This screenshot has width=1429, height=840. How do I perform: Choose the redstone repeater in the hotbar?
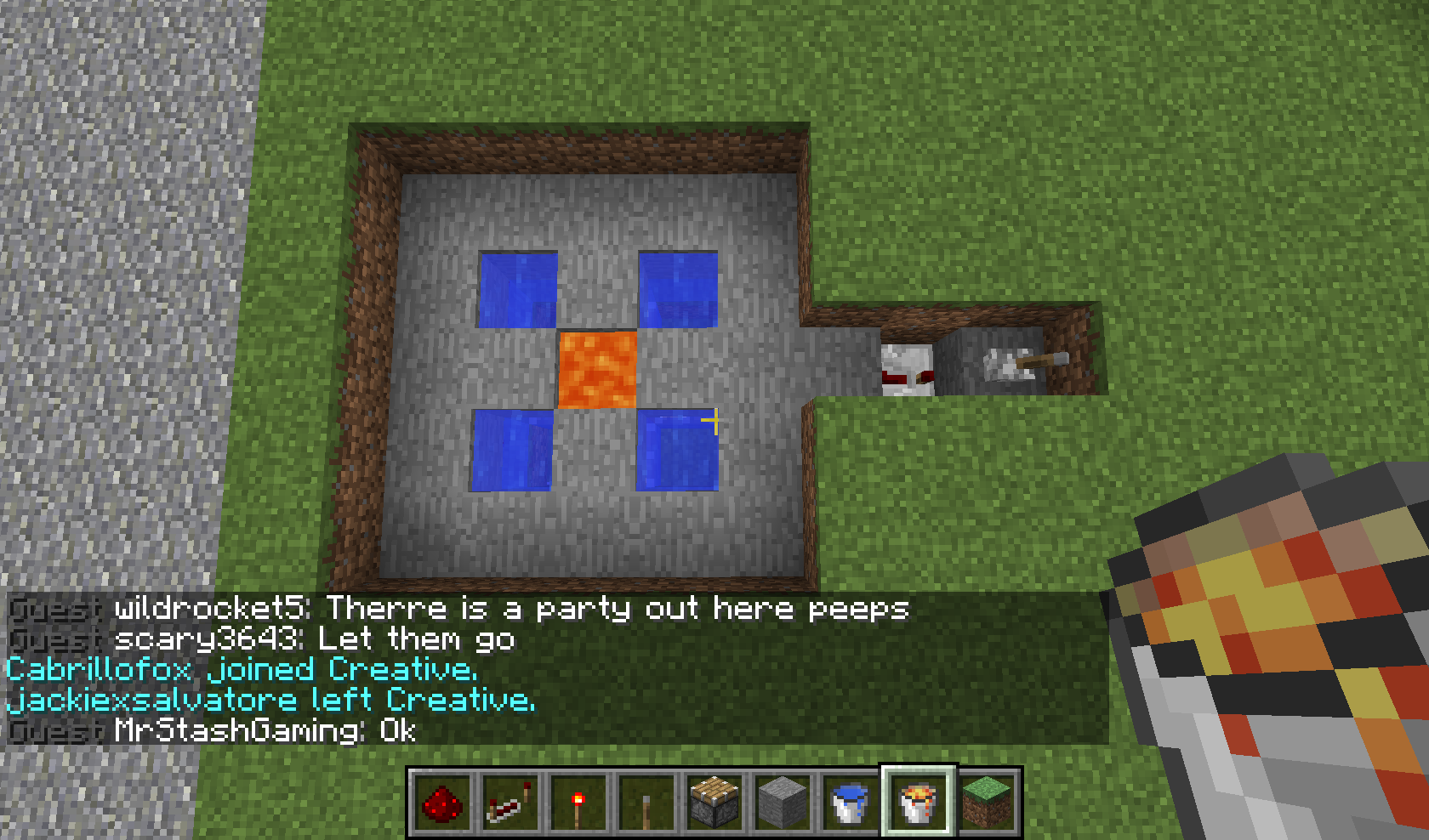pyautogui.click(x=510, y=802)
